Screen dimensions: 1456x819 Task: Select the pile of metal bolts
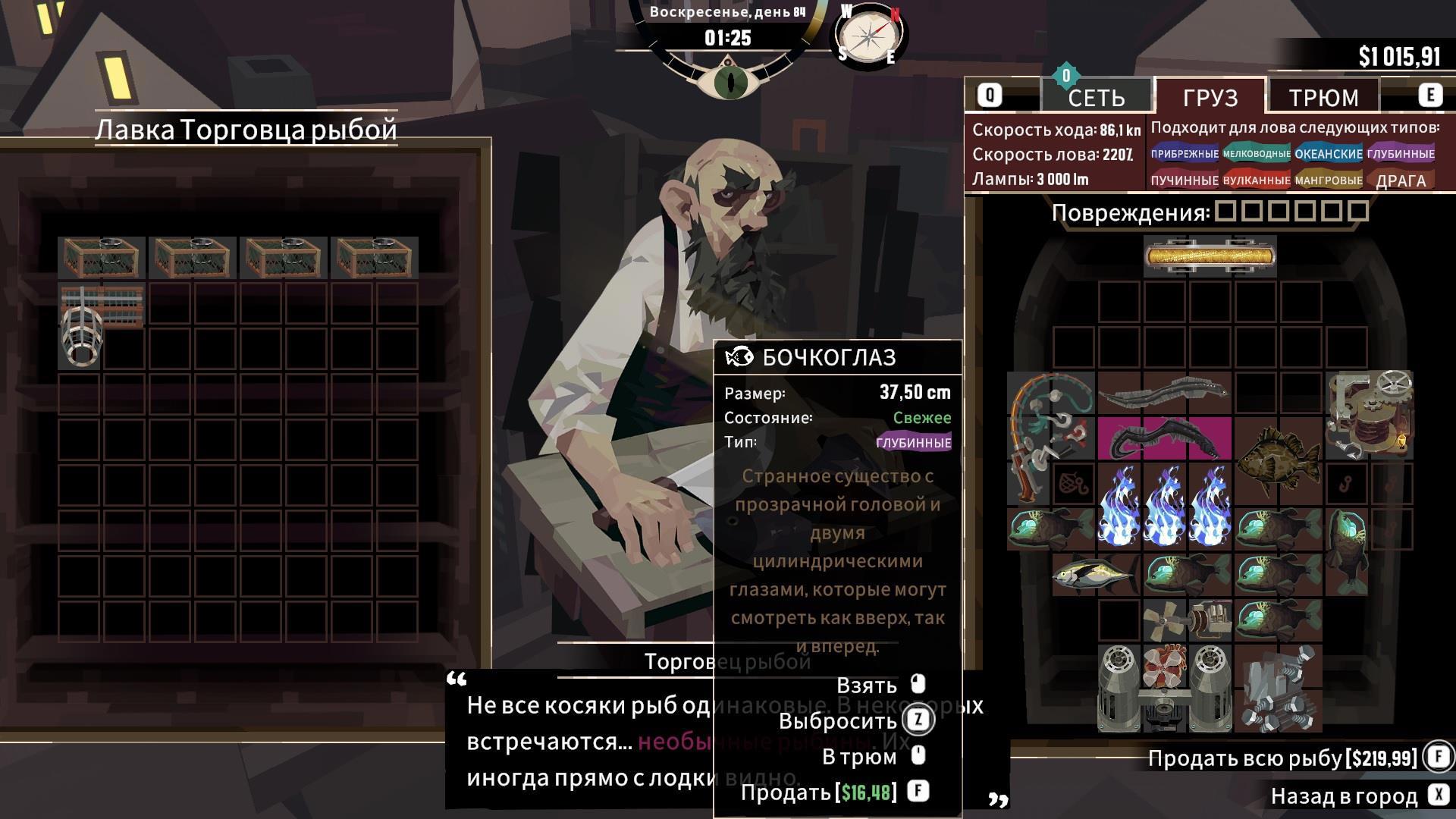[x=1279, y=689]
